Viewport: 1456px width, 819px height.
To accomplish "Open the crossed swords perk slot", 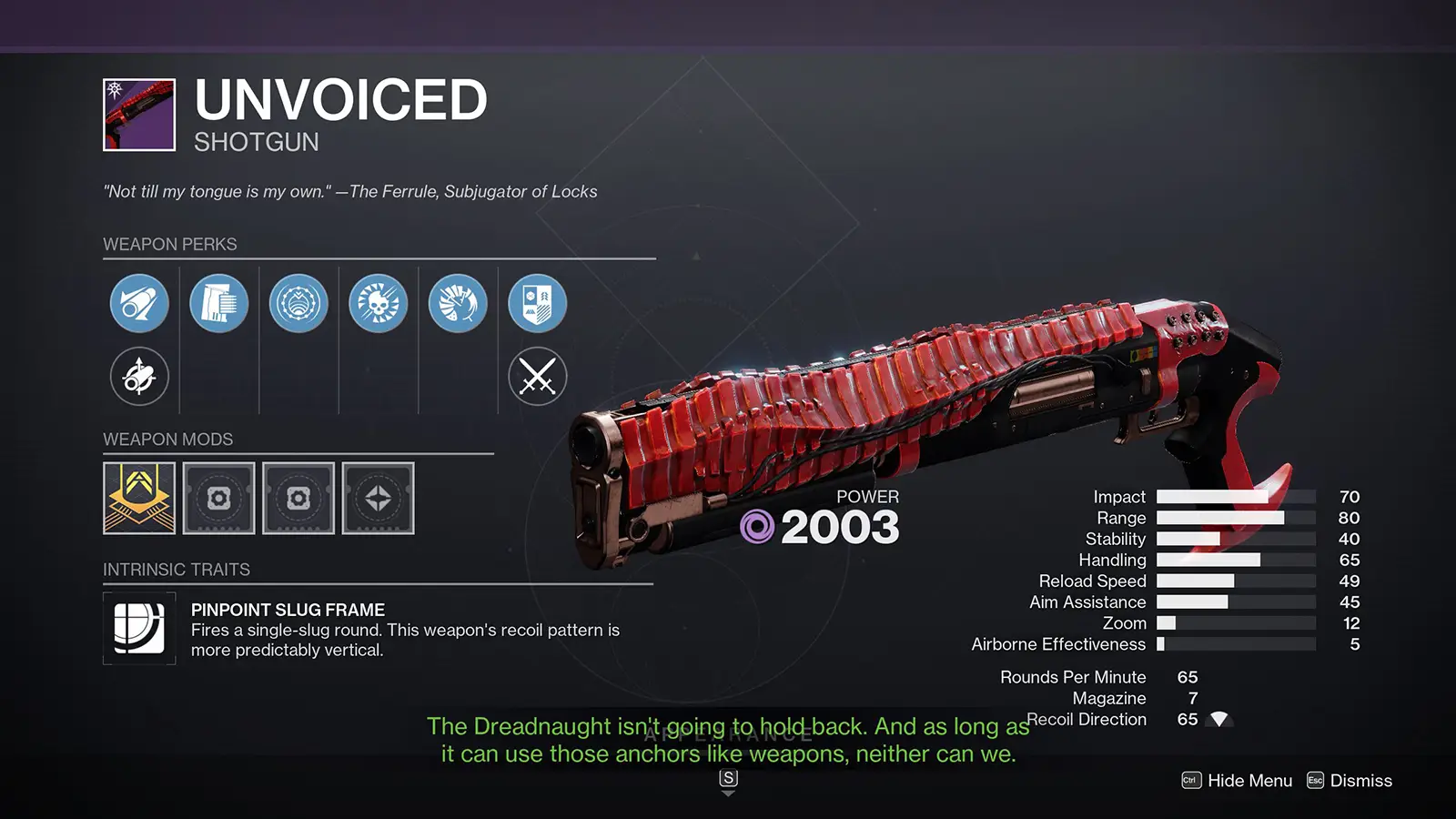I will pyautogui.click(x=538, y=376).
